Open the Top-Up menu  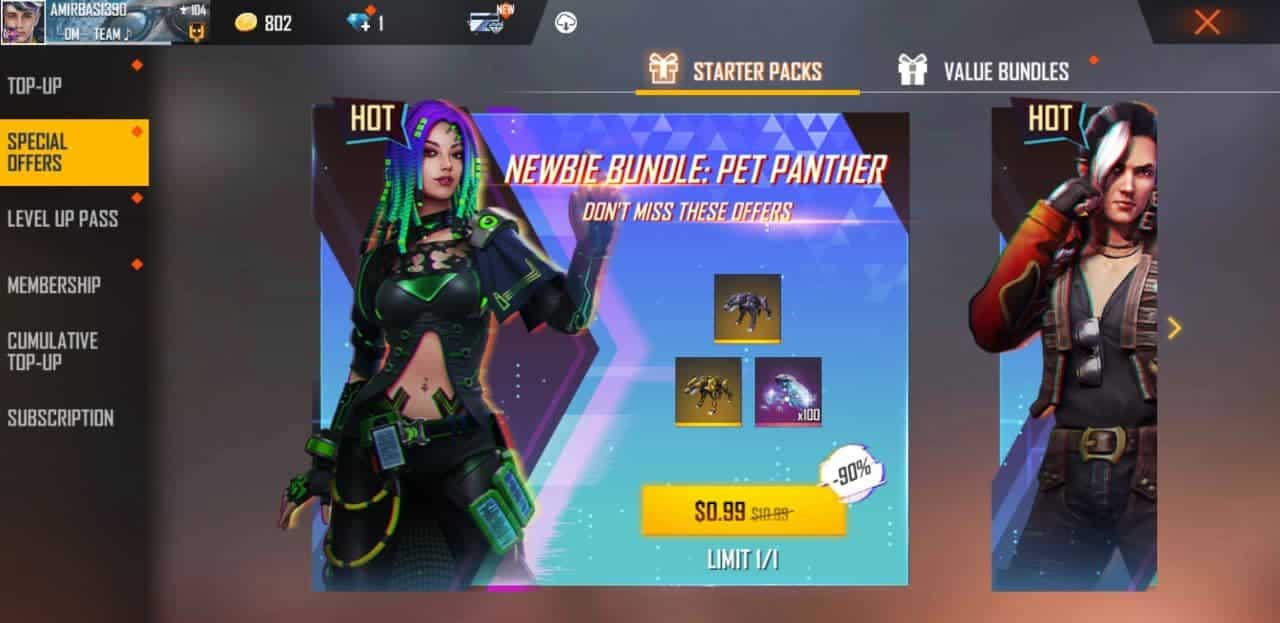[36, 86]
